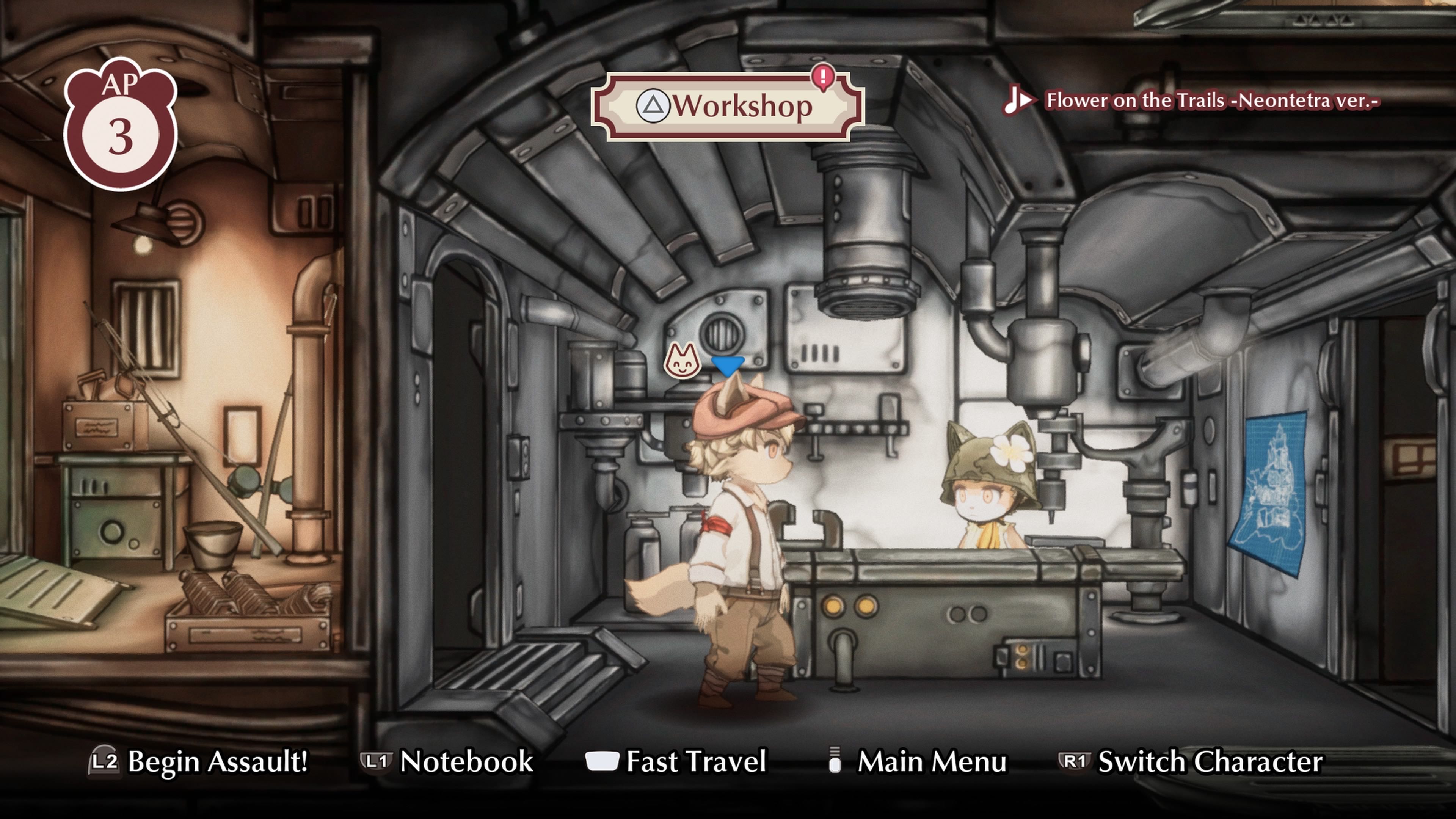Image resolution: width=1456 pixels, height=819 pixels.
Task: Enter the Workshop facility
Action: pos(727,106)
